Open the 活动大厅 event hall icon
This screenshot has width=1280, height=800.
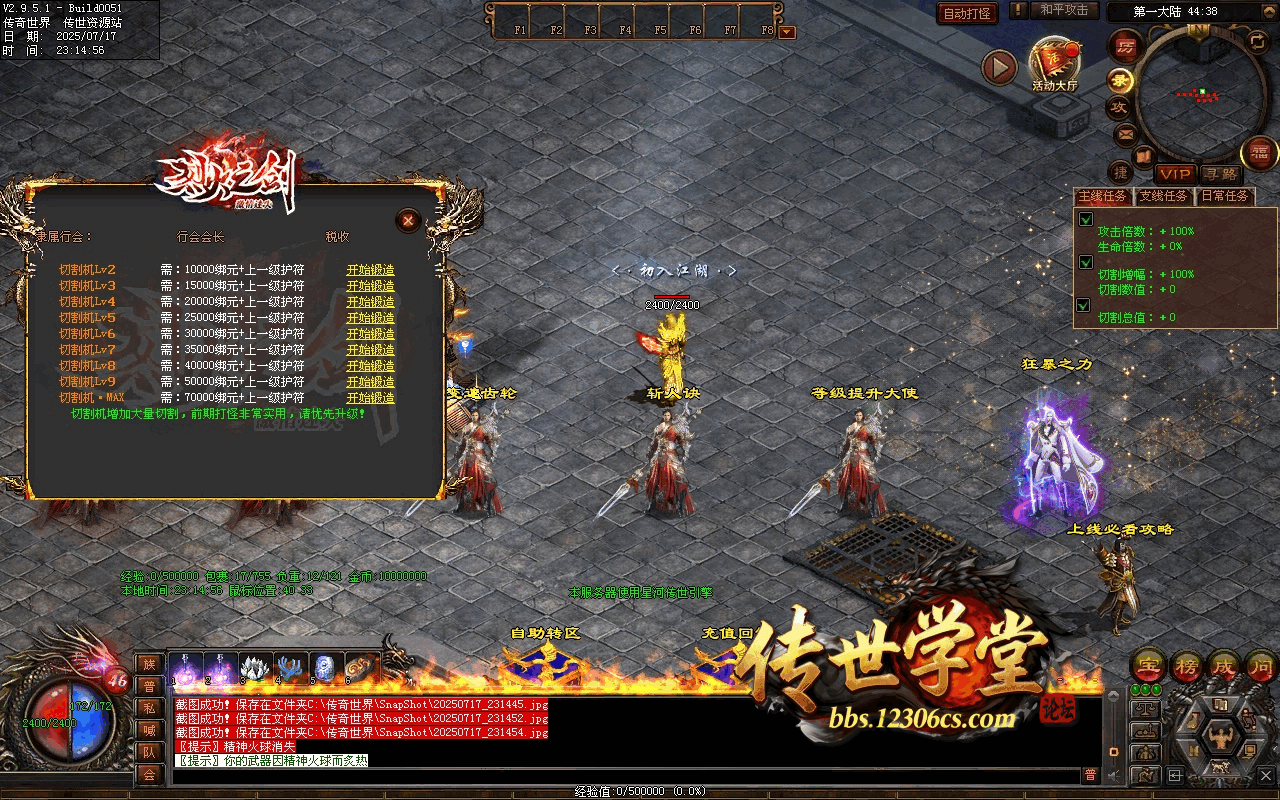(x=1055, y=64)
